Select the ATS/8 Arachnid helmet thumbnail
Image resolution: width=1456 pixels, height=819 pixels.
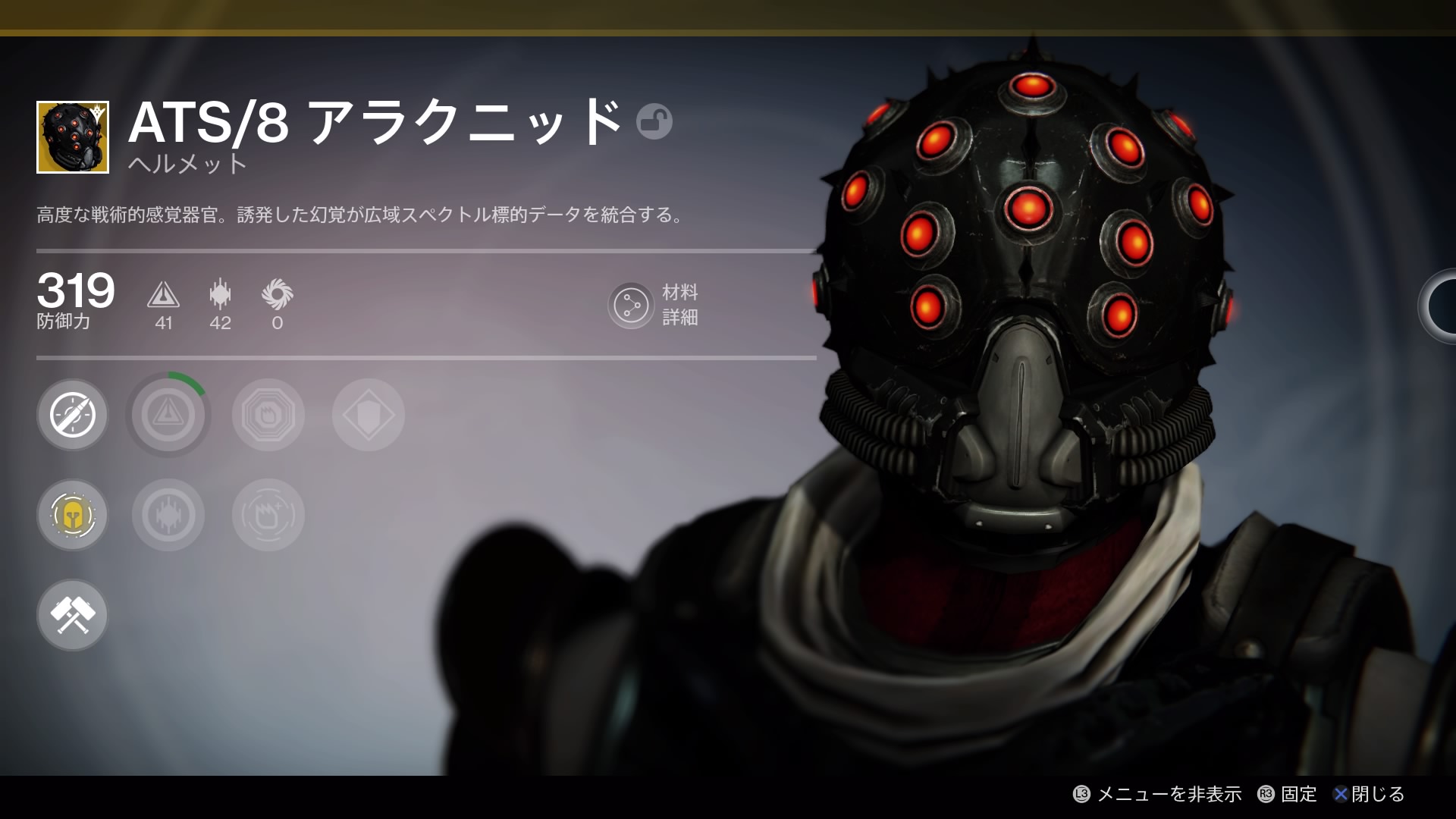(x=73, y=137)
